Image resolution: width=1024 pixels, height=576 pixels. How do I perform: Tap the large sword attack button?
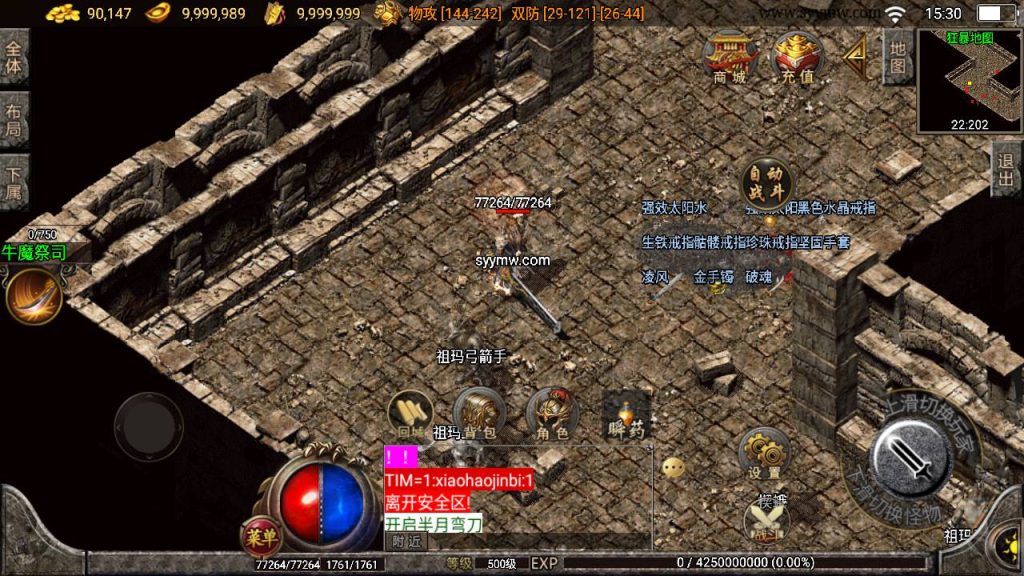point(909,459)
